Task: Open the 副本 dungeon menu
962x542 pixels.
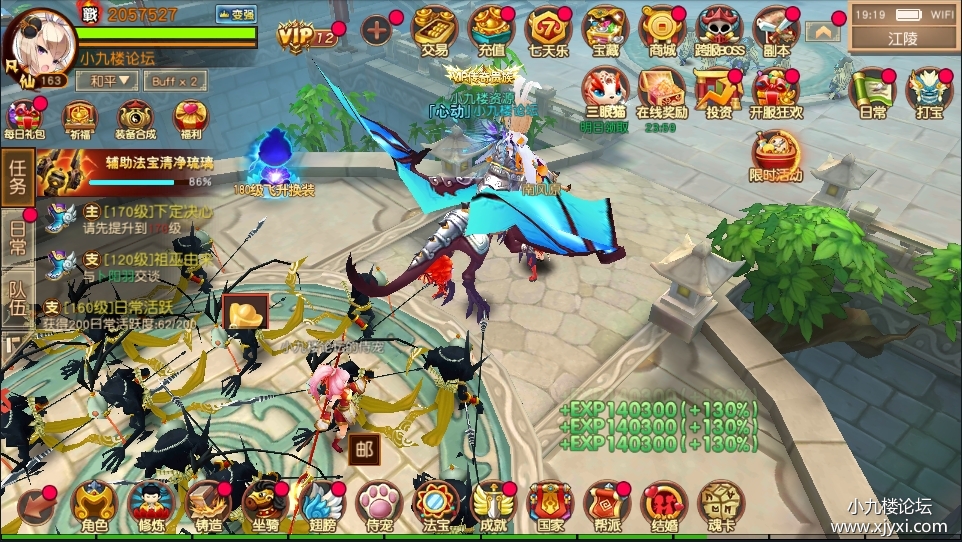Action: pos(776,31)
